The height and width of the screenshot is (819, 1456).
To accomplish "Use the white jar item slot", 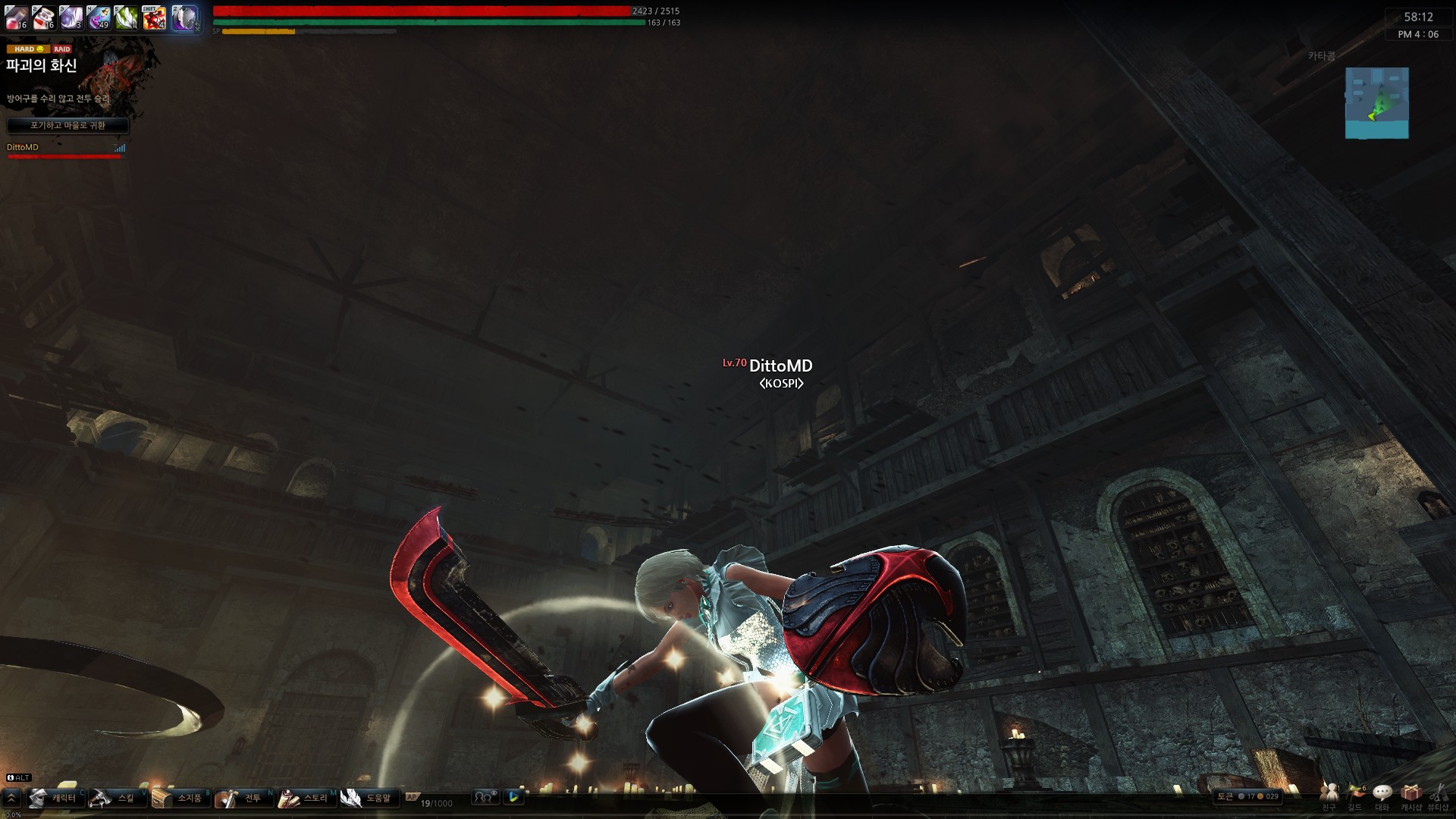I will coord(44,17).
